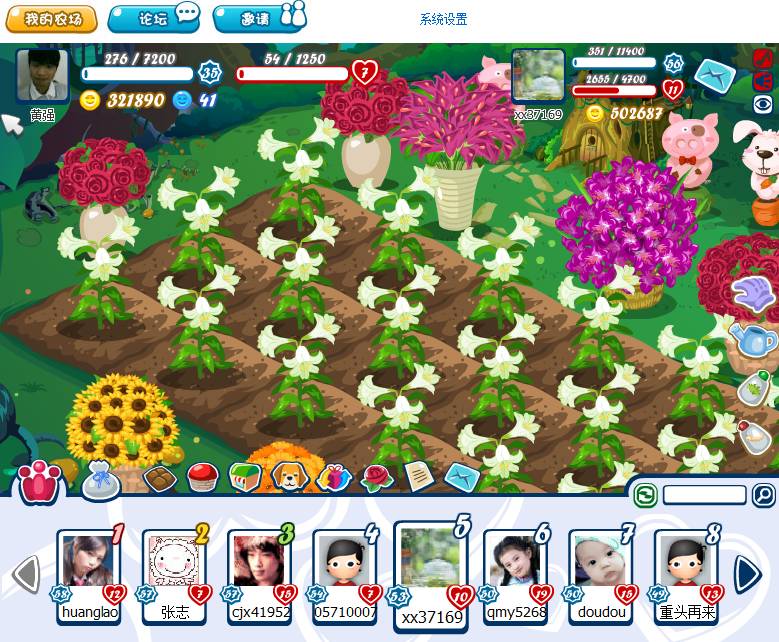Viewport: 779px width, 642px height.
Task: Open the 我的农场 (My Farm) button
Action: point(51,19)
